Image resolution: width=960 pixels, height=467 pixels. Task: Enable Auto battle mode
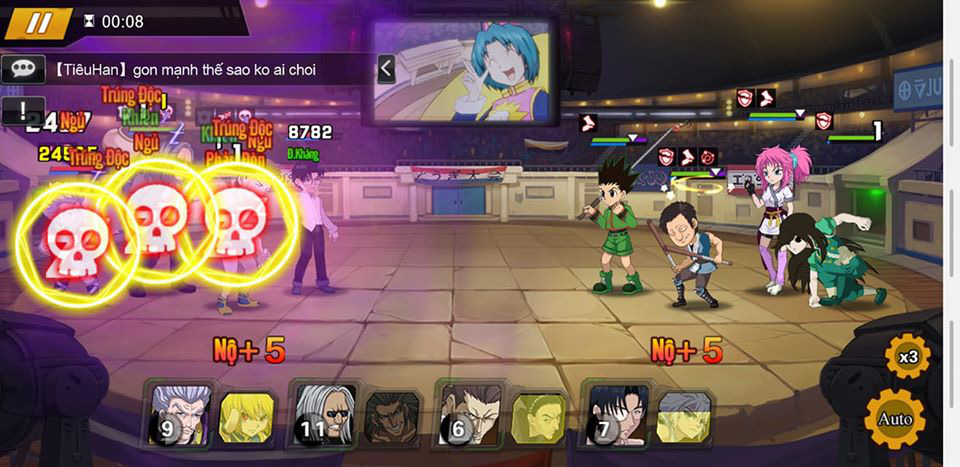click(895, 418)
